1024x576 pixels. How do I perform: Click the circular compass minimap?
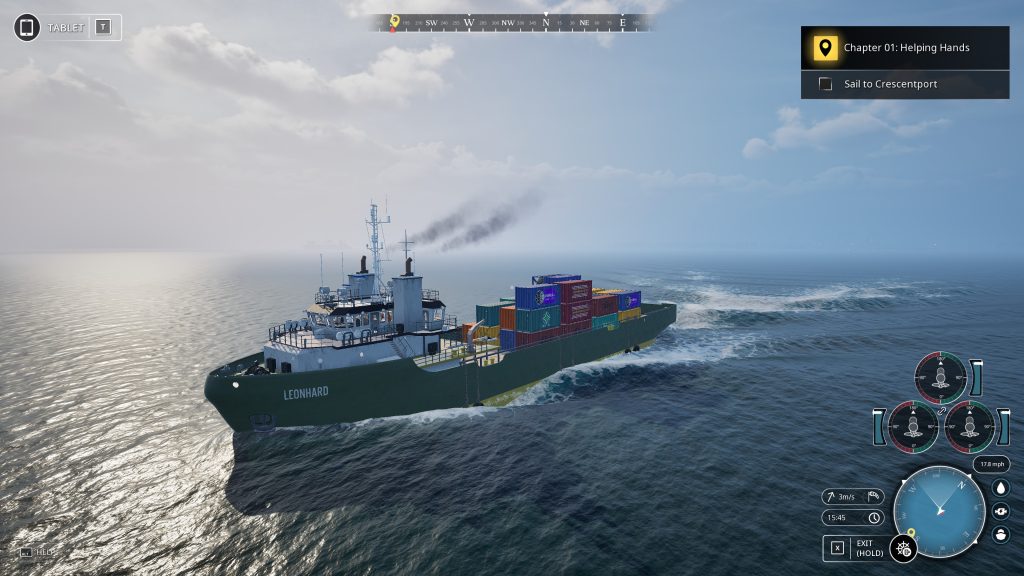pyautogui.click(x=938, y=511)
